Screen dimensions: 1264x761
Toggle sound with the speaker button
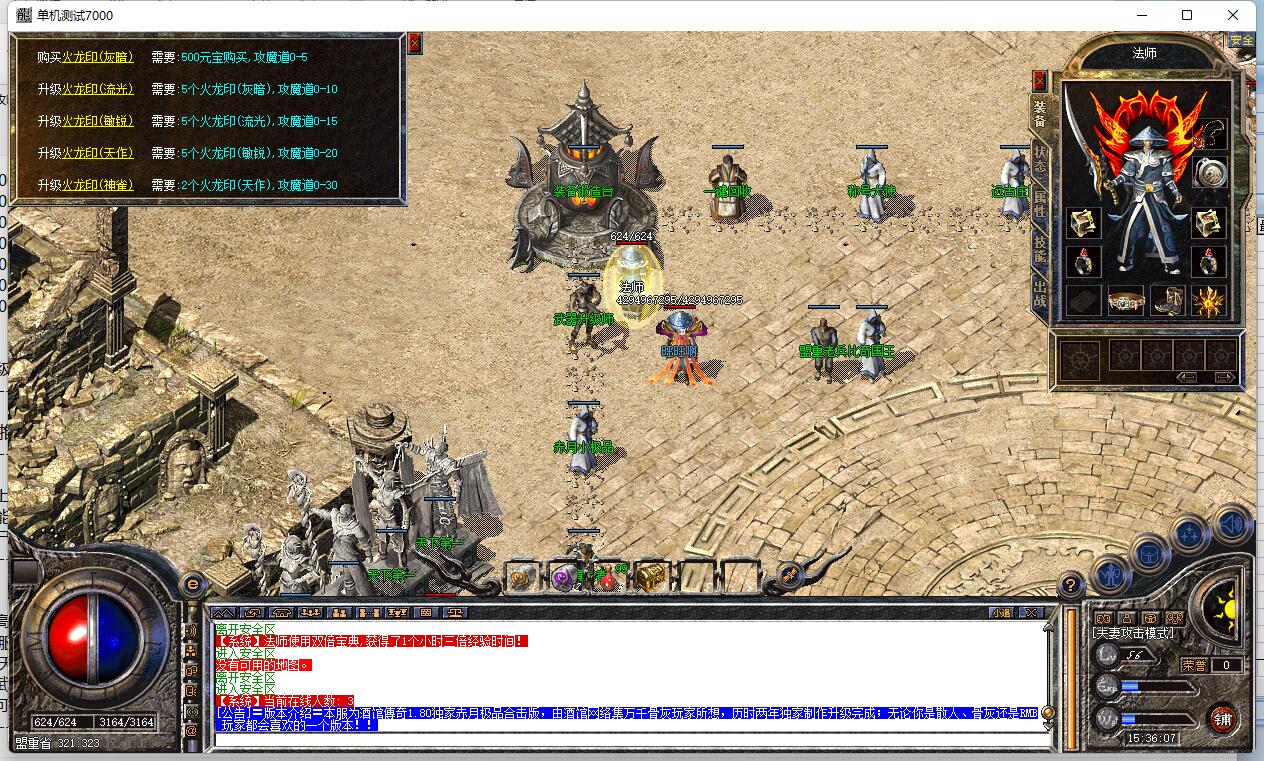[x=1232, y=524]
